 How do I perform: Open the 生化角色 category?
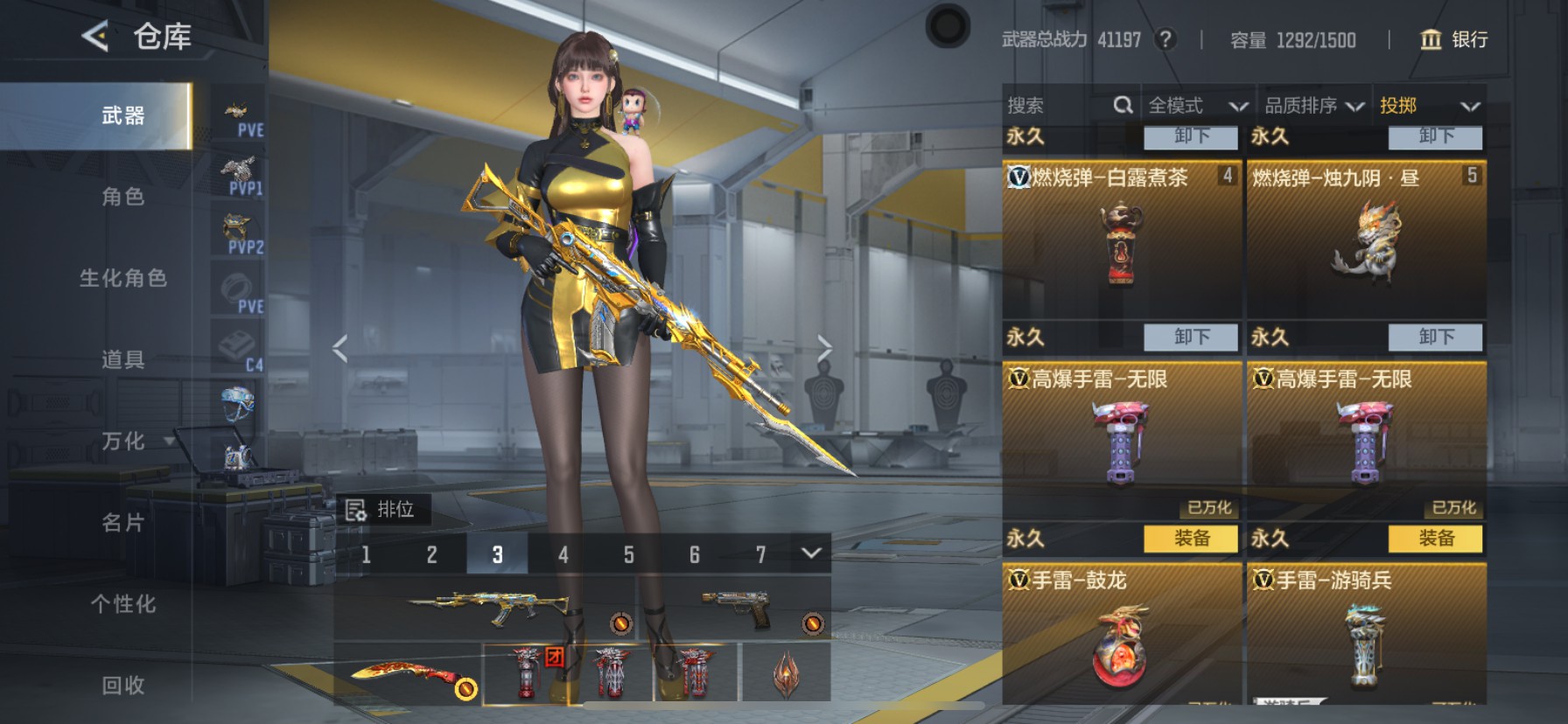pyautogui.click(x=122, y=278)
